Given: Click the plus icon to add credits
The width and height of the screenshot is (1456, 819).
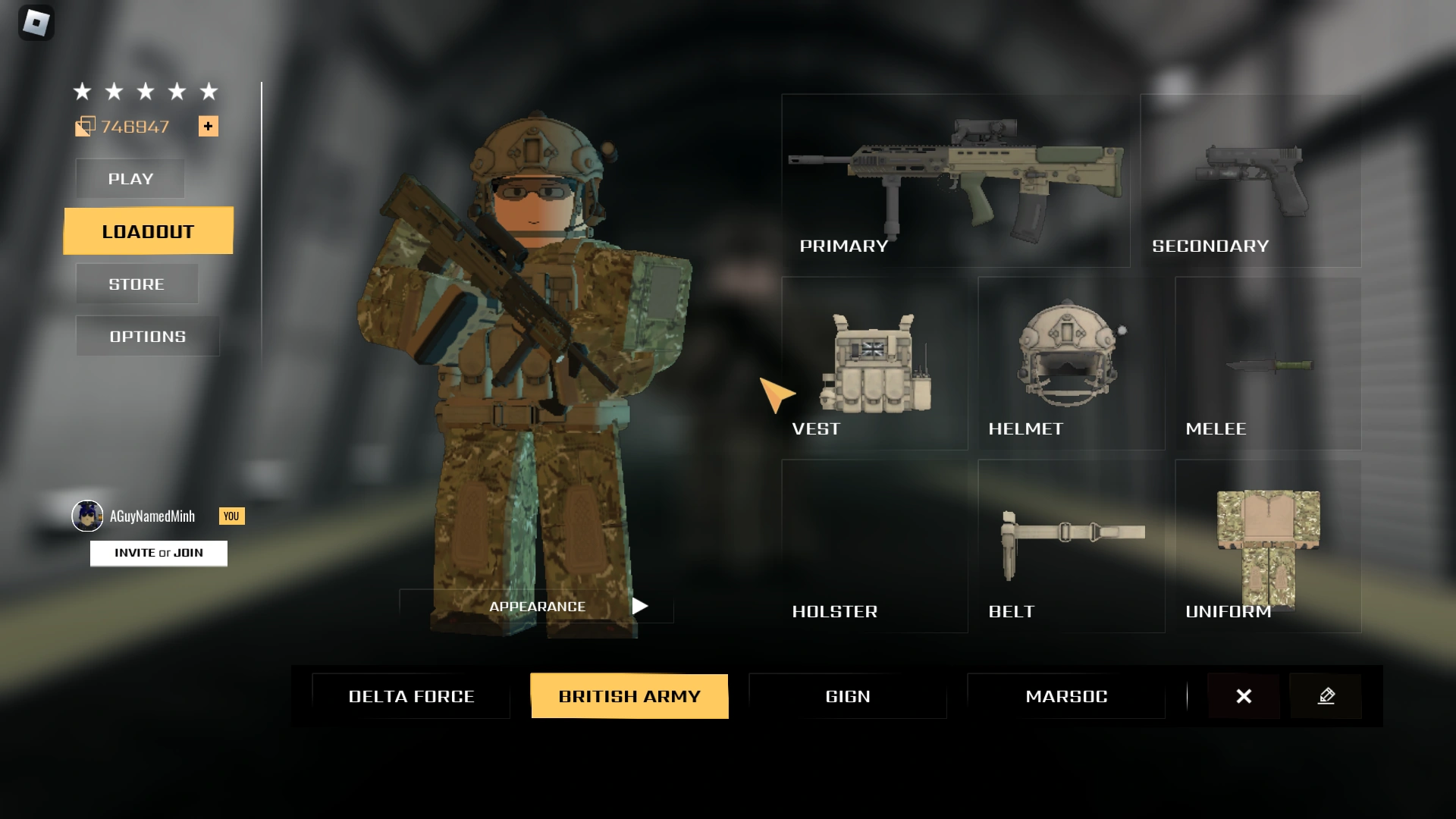Looking at the screenshot, I should 209,126.
